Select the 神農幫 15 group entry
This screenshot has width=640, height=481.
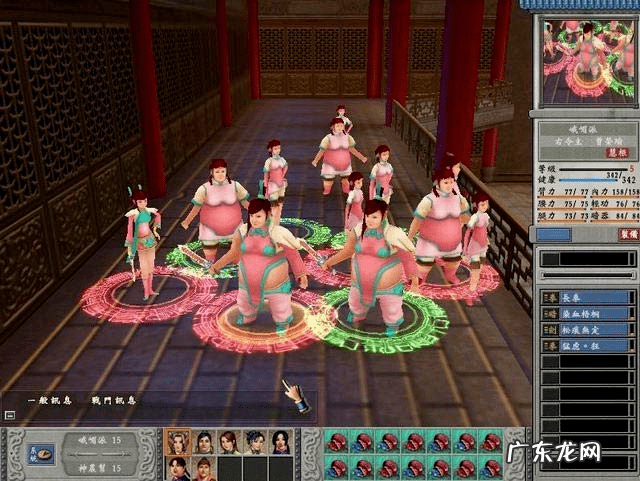coord(100,467)
